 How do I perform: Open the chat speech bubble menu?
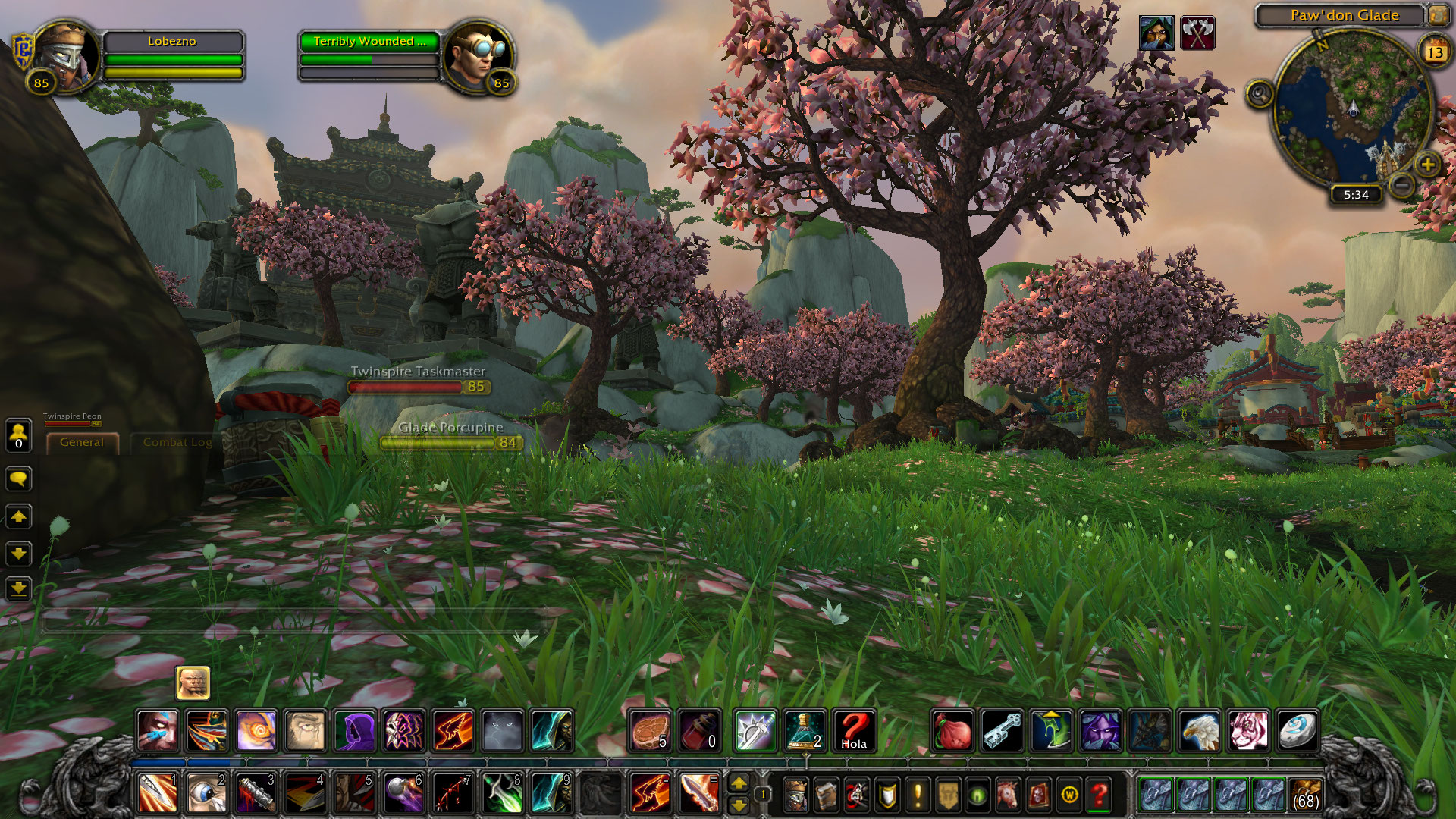coord(18,479)
